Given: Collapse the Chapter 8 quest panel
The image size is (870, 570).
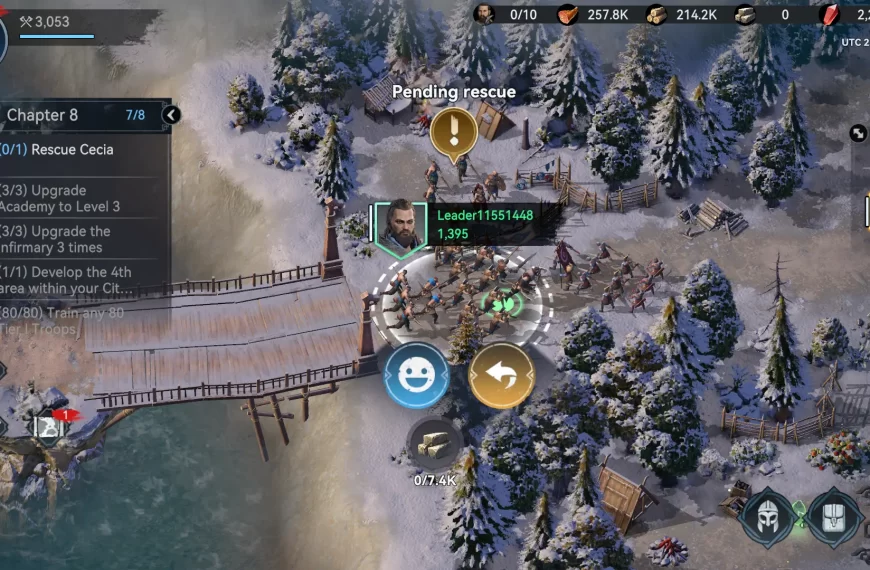Looking at the screenshot, I should point(171,115).
